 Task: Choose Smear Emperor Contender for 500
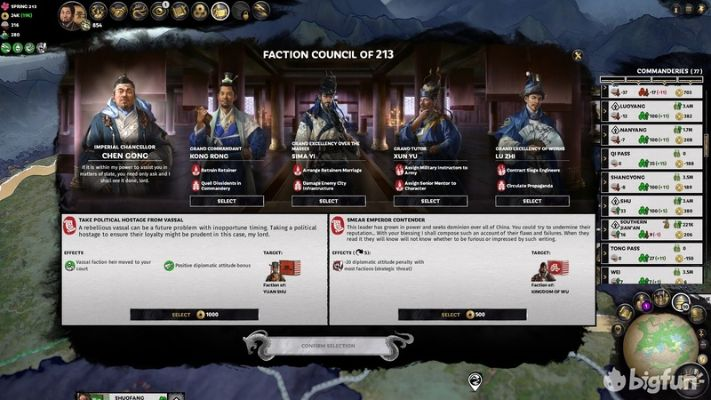[x=463, y=314]
